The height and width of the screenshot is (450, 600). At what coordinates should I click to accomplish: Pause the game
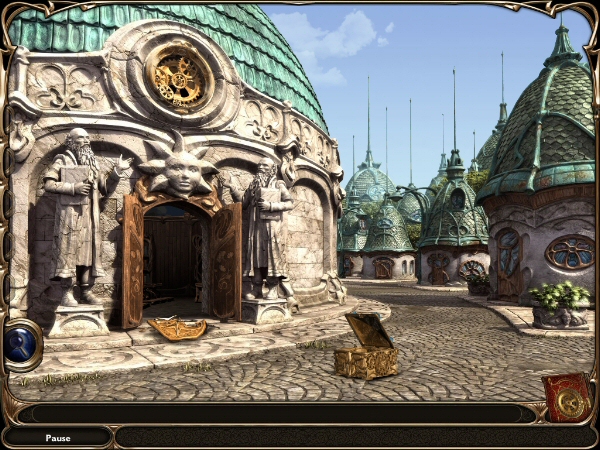point(57,437)
